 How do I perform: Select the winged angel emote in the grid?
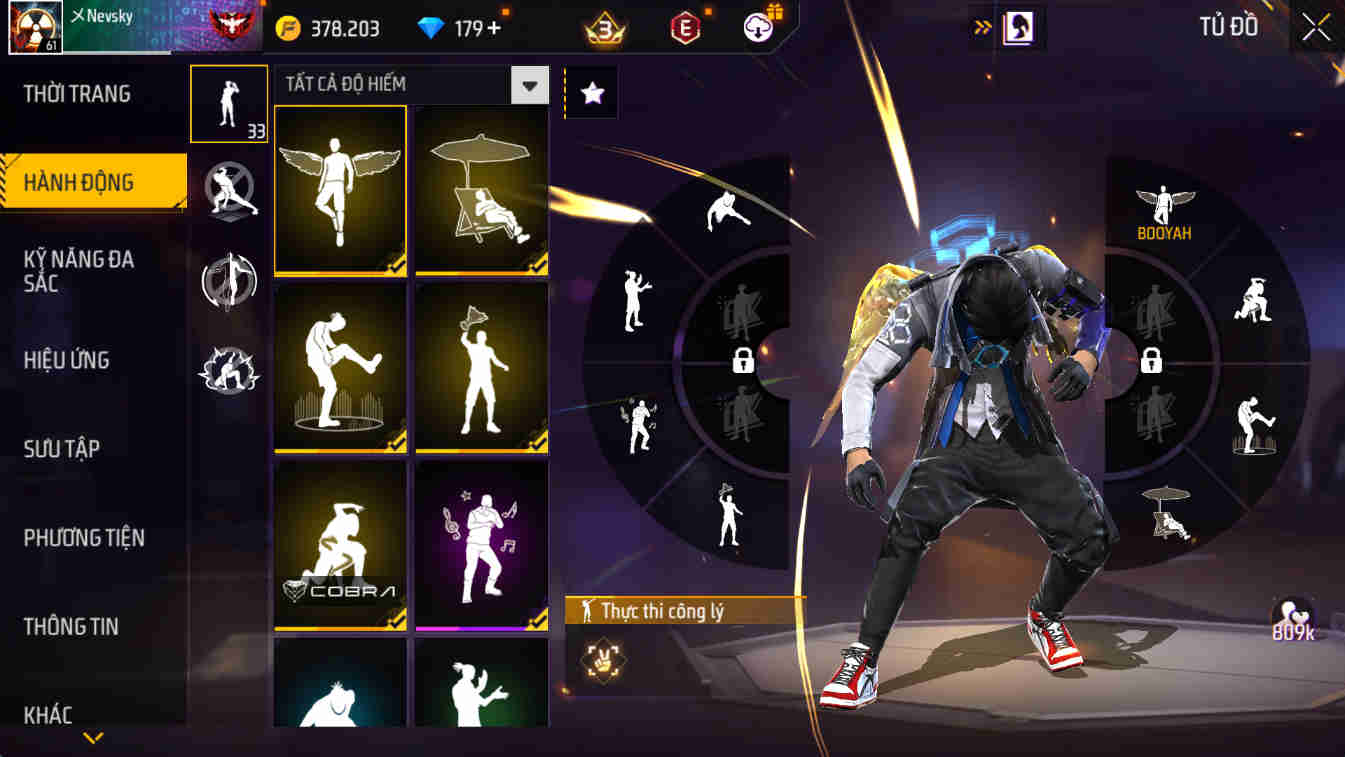point(340,188)
